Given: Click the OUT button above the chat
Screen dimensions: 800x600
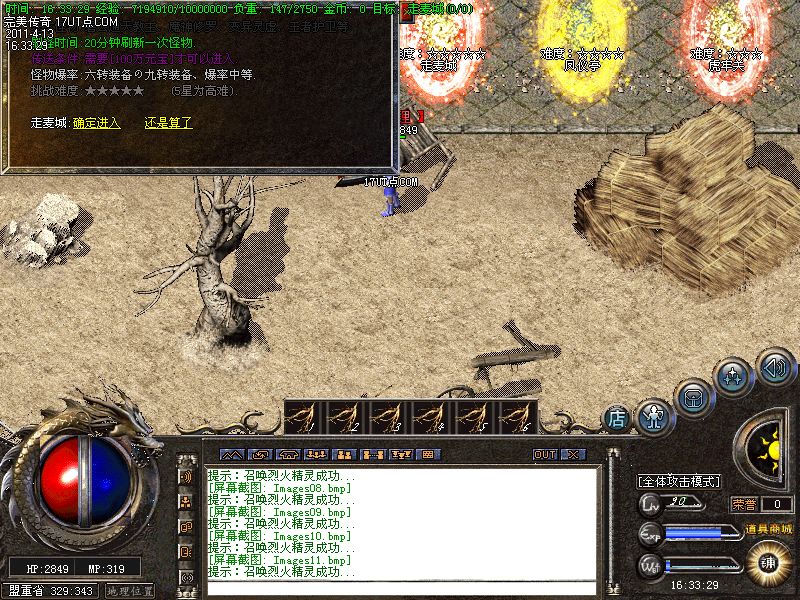Looking at the screenshot, I should [x=545, y=454].
